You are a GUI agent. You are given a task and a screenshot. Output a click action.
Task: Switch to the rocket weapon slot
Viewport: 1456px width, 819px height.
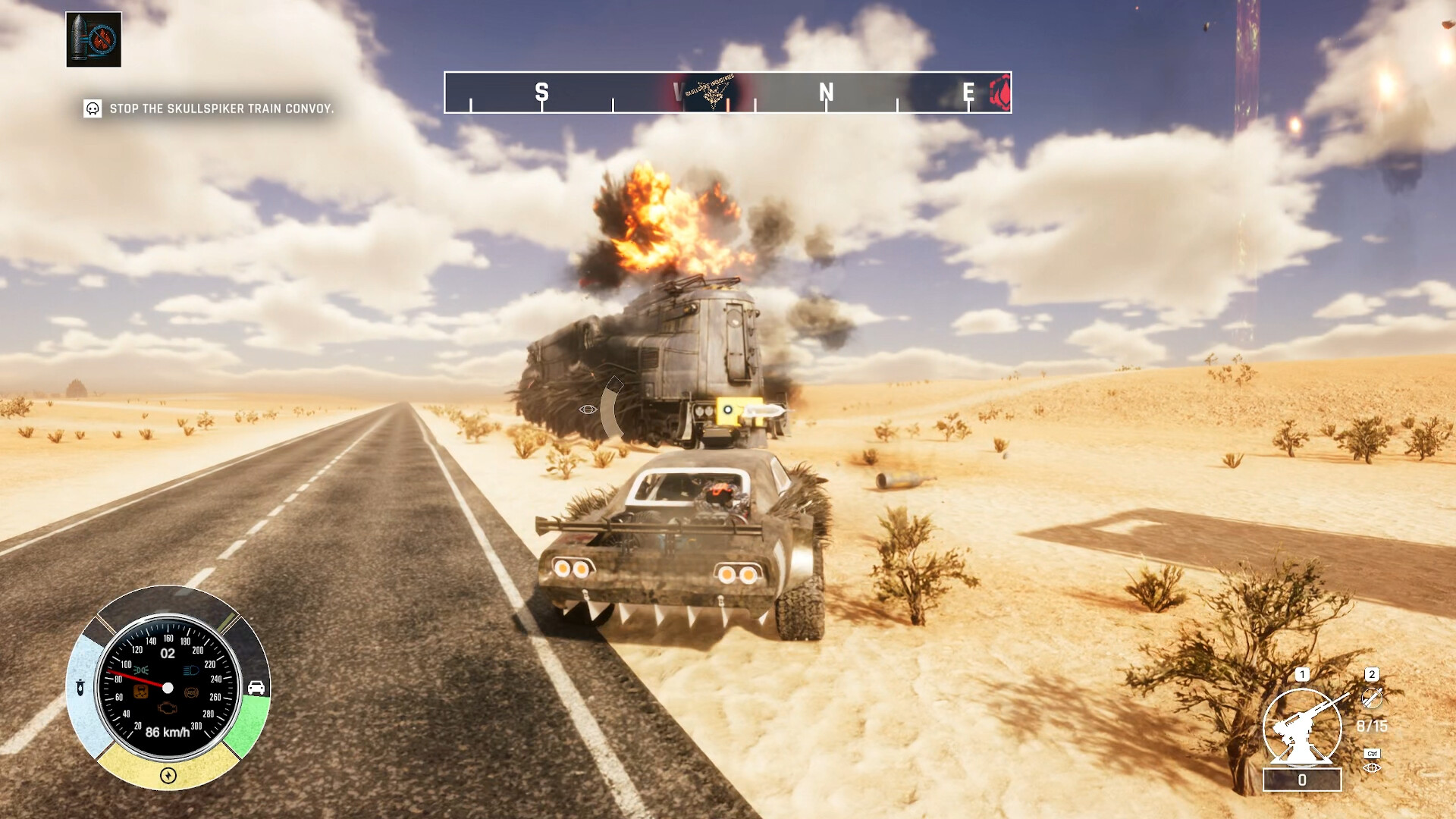tap(1372, 697)
